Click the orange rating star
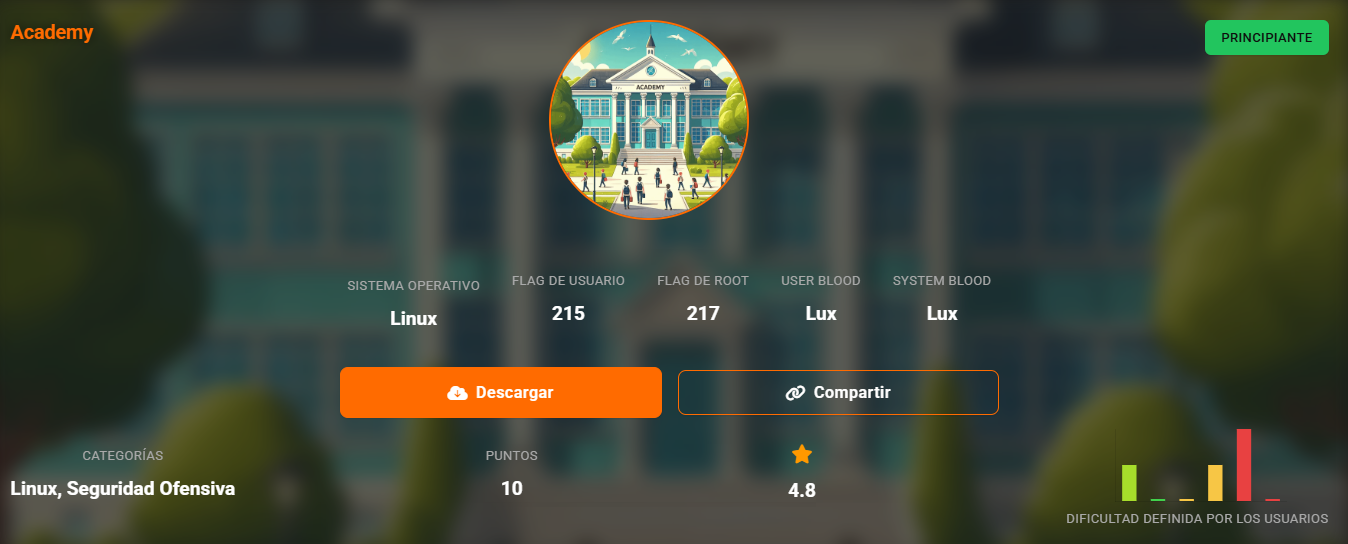The width and height of the screenshot is (1348, 544). pos(802,455)
